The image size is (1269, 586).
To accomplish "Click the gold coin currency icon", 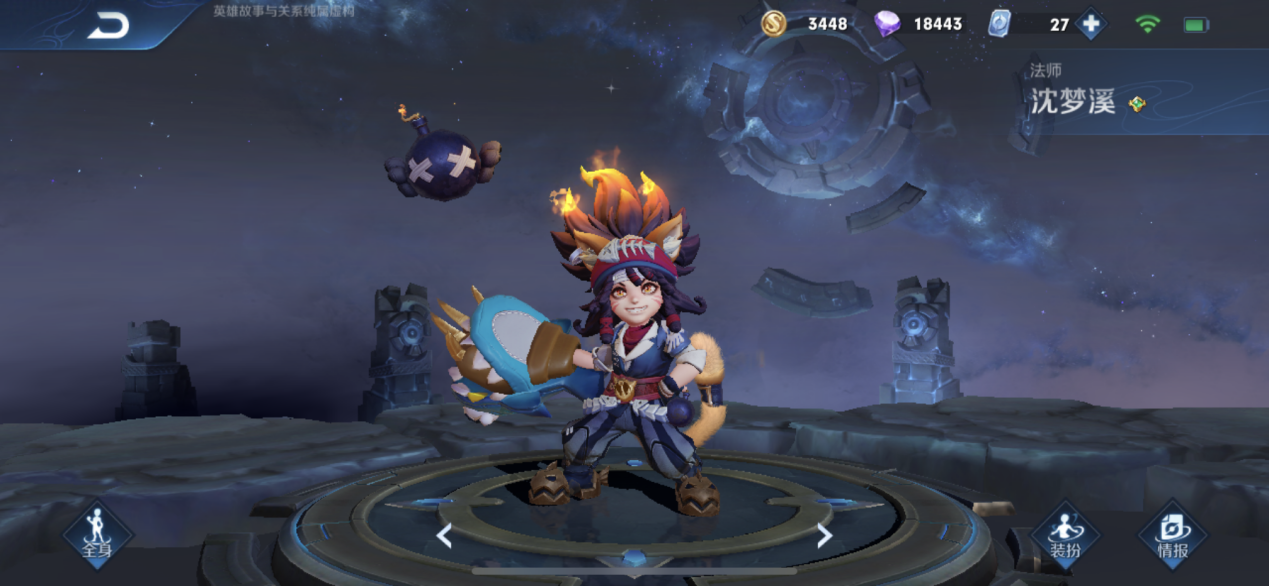I will (773, 24).
